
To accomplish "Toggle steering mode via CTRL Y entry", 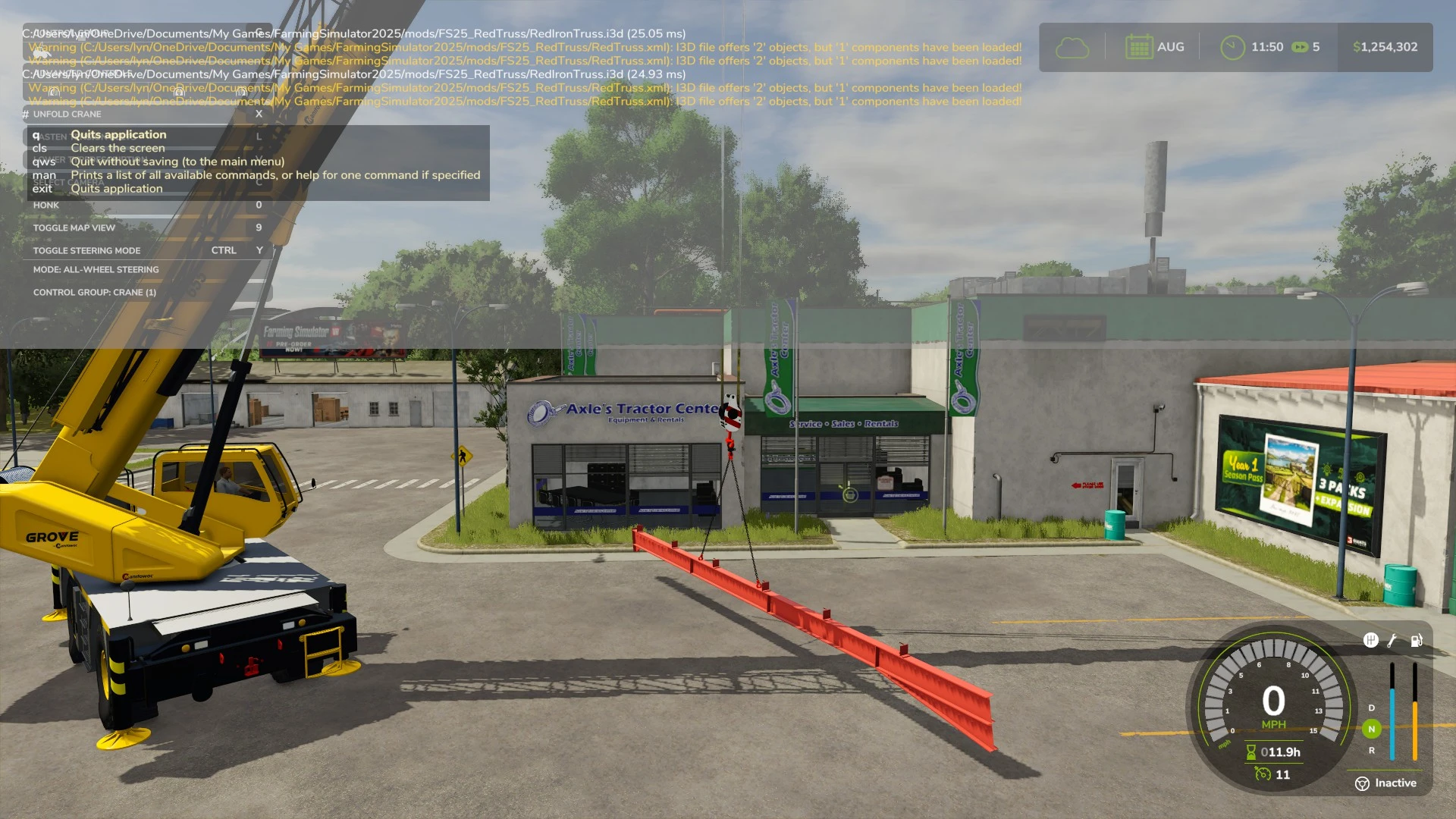I will pos(87,250).
